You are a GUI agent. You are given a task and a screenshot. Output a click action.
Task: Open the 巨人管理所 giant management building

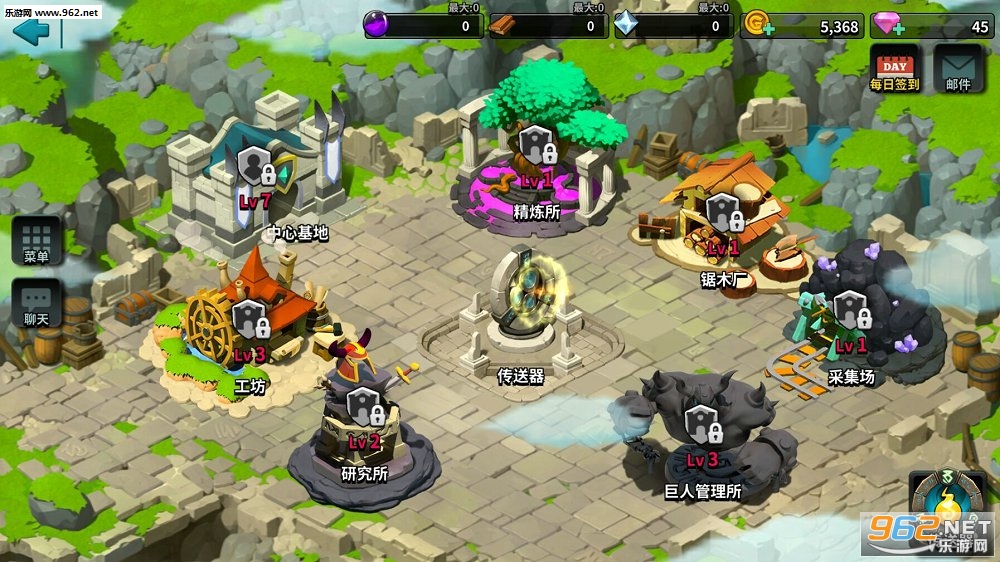pyautogui.click(x=703, y=432)
